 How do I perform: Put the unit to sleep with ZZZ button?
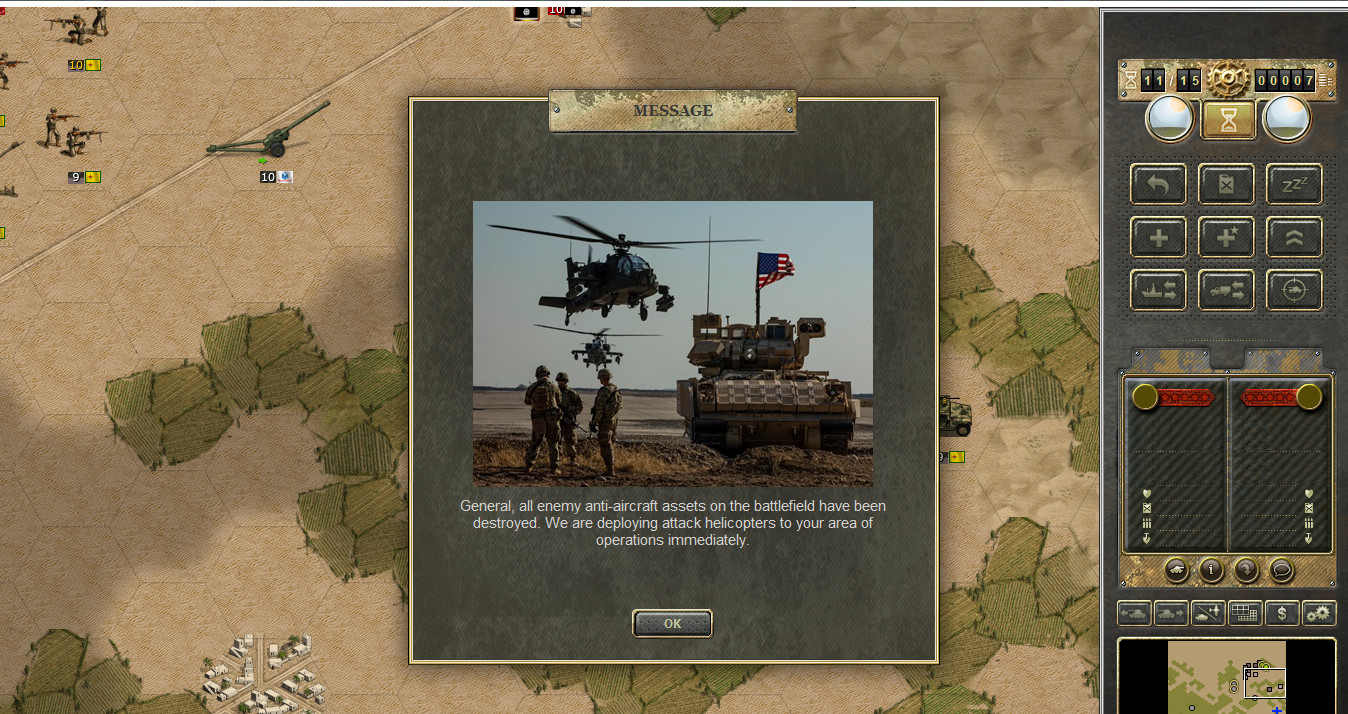click(x=1294, y=184)
